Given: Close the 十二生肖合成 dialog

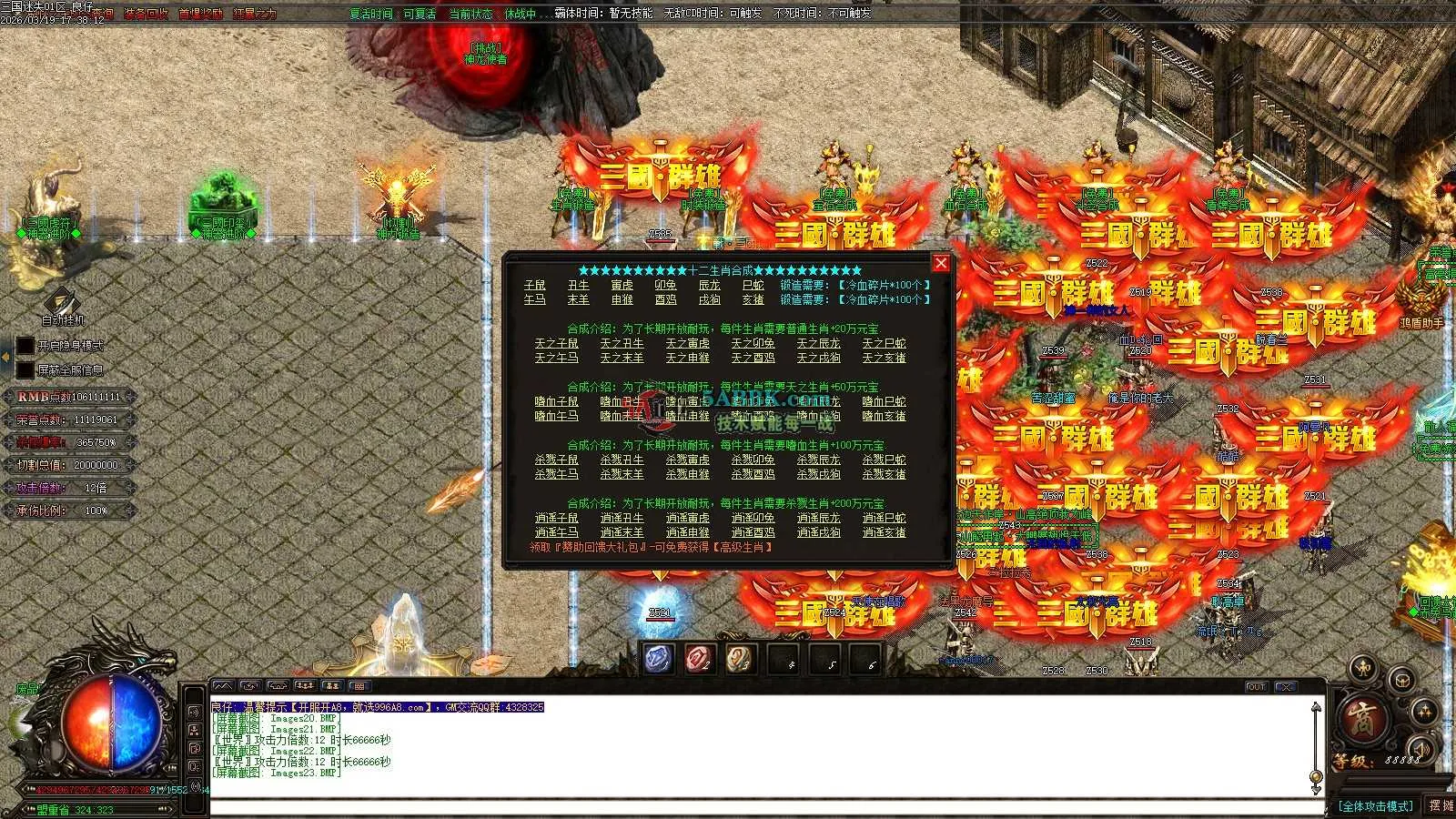Looking at the screenshot, I should 941,263.
